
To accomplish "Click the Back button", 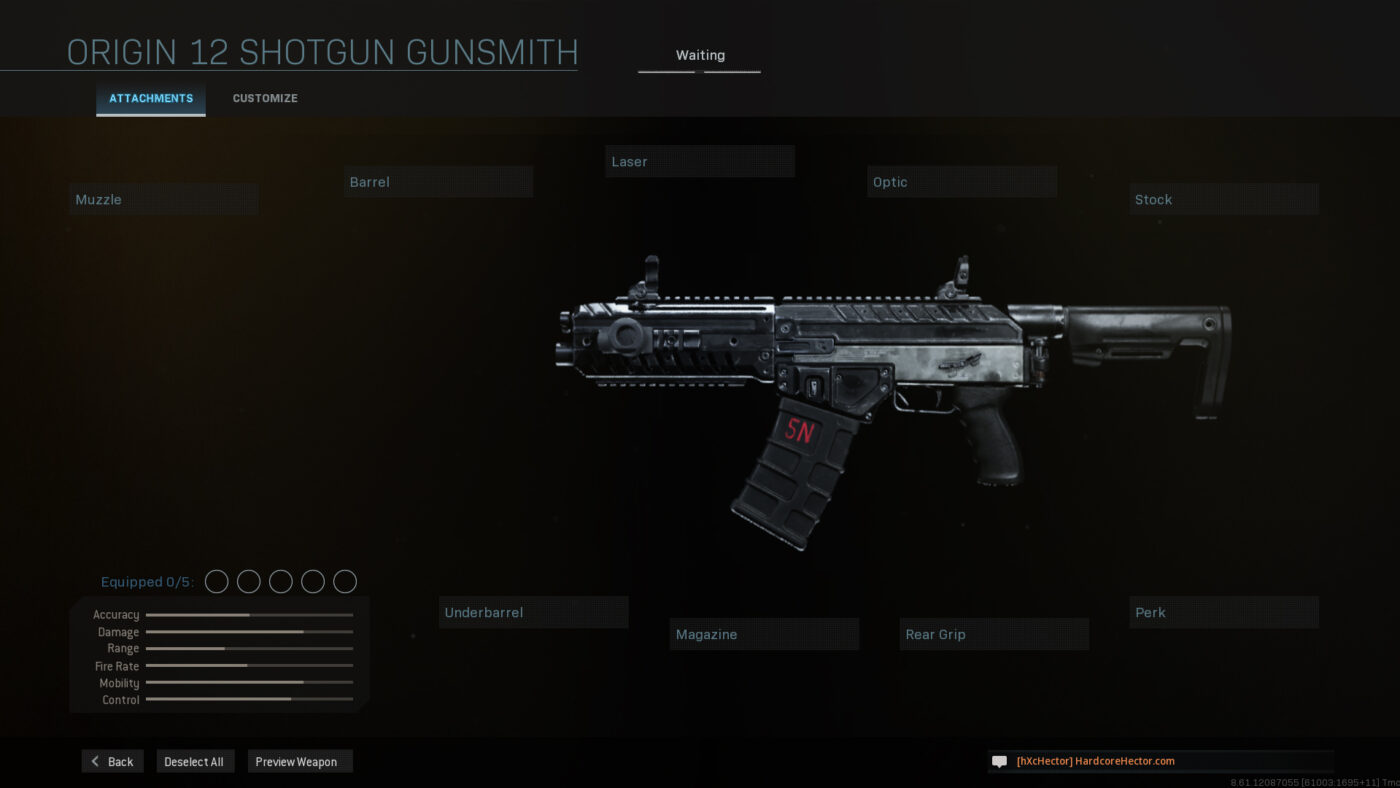I will tap(112, 761).
